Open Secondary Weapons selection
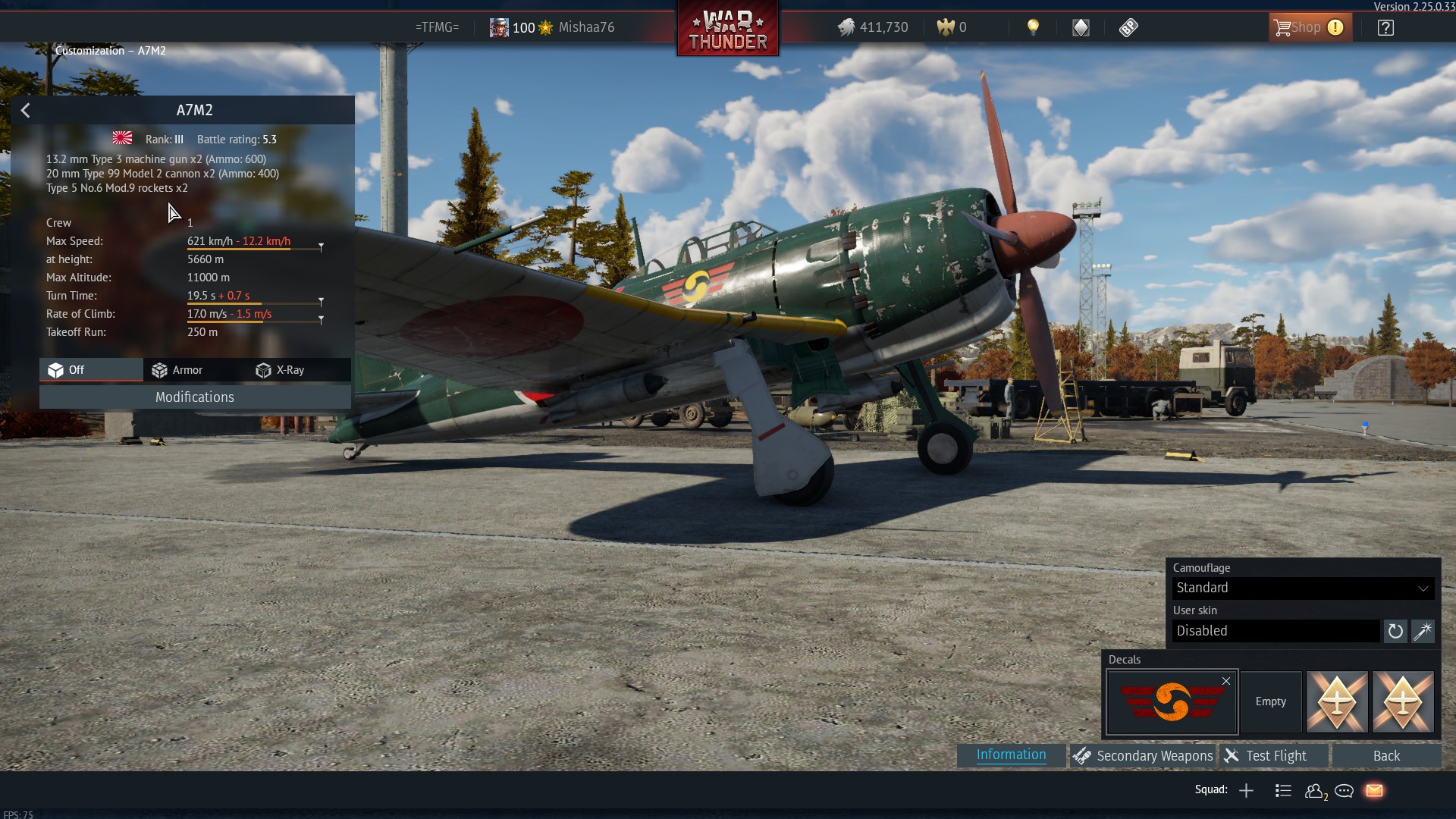Image resolution: width=1456 pixels, height=819 pixels. point(1143,756)
